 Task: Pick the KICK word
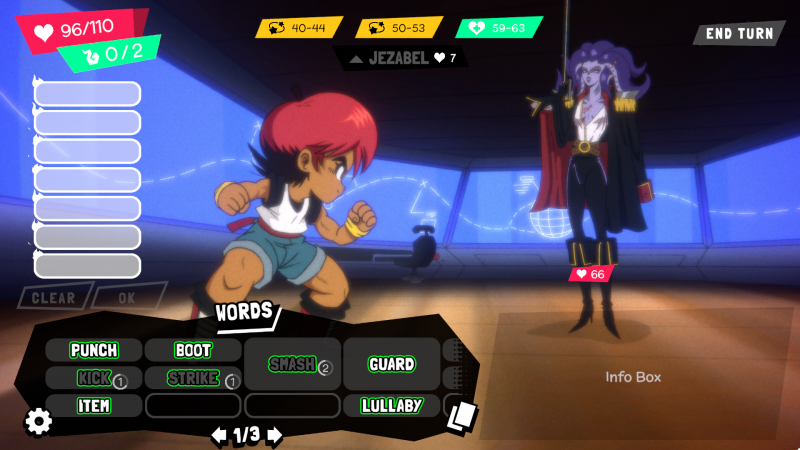94,378
